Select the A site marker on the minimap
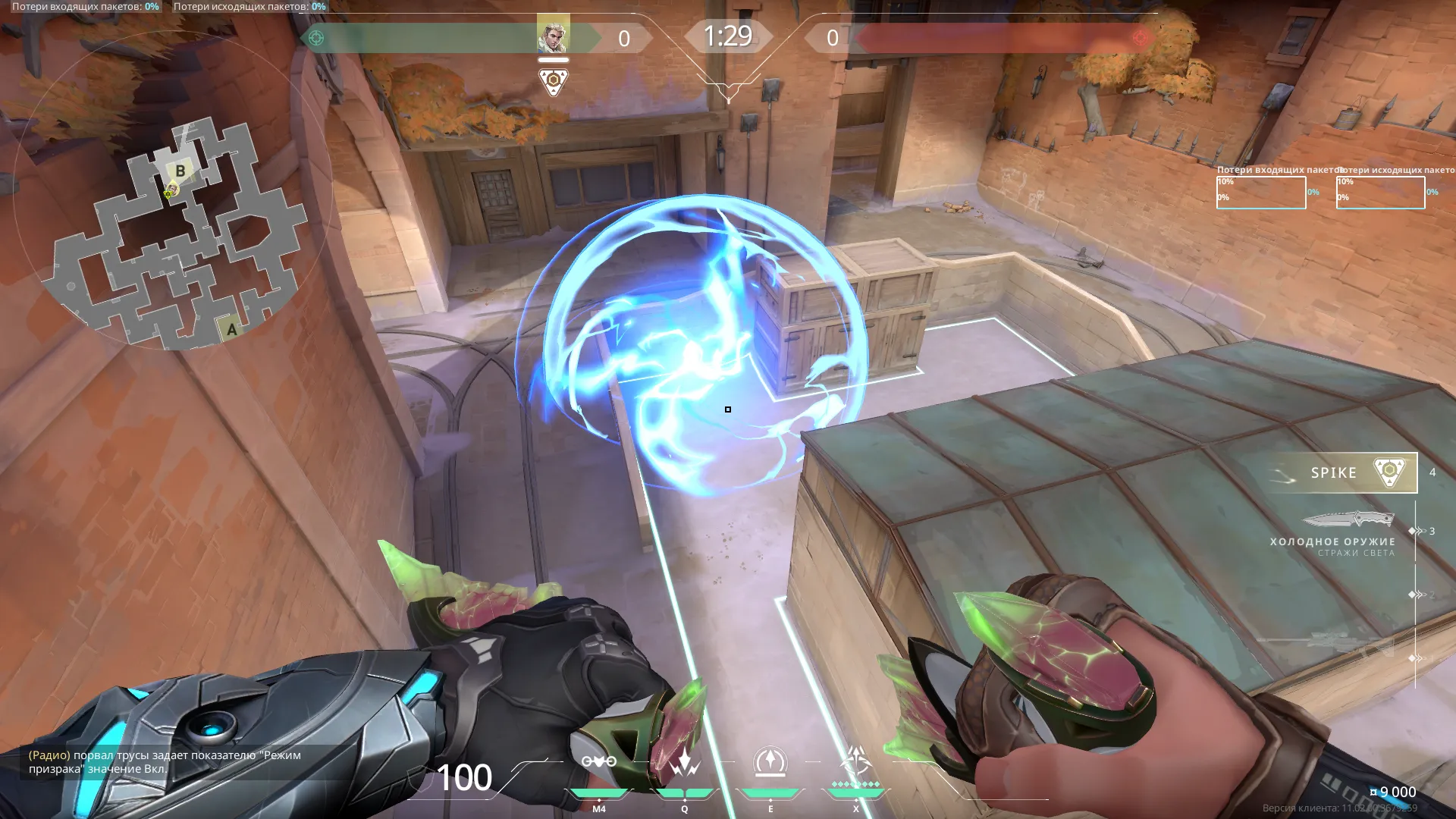The height and width of the screenshot is (819, 1456). 231,329
